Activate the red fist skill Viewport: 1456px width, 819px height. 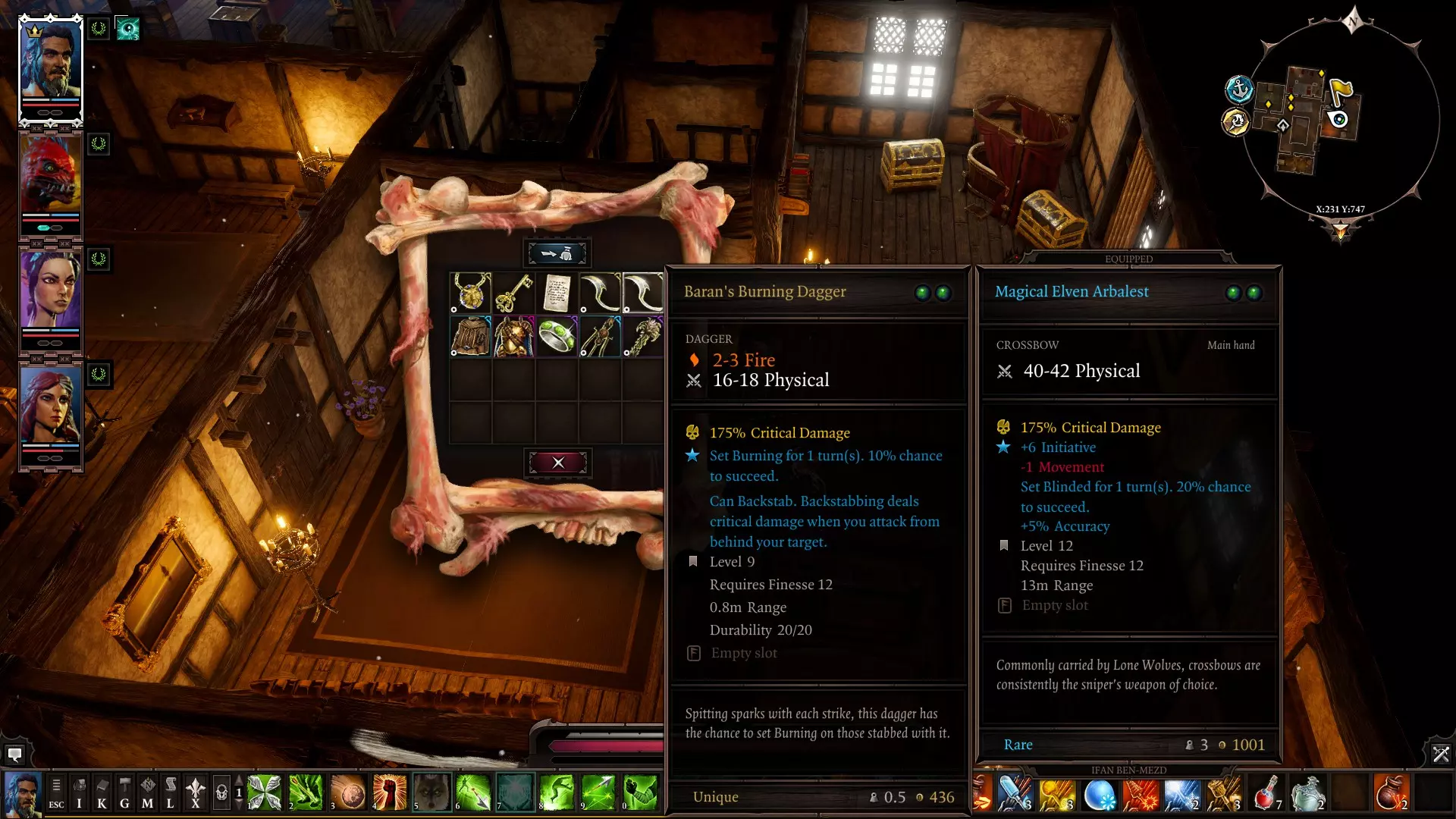(390, 793)
